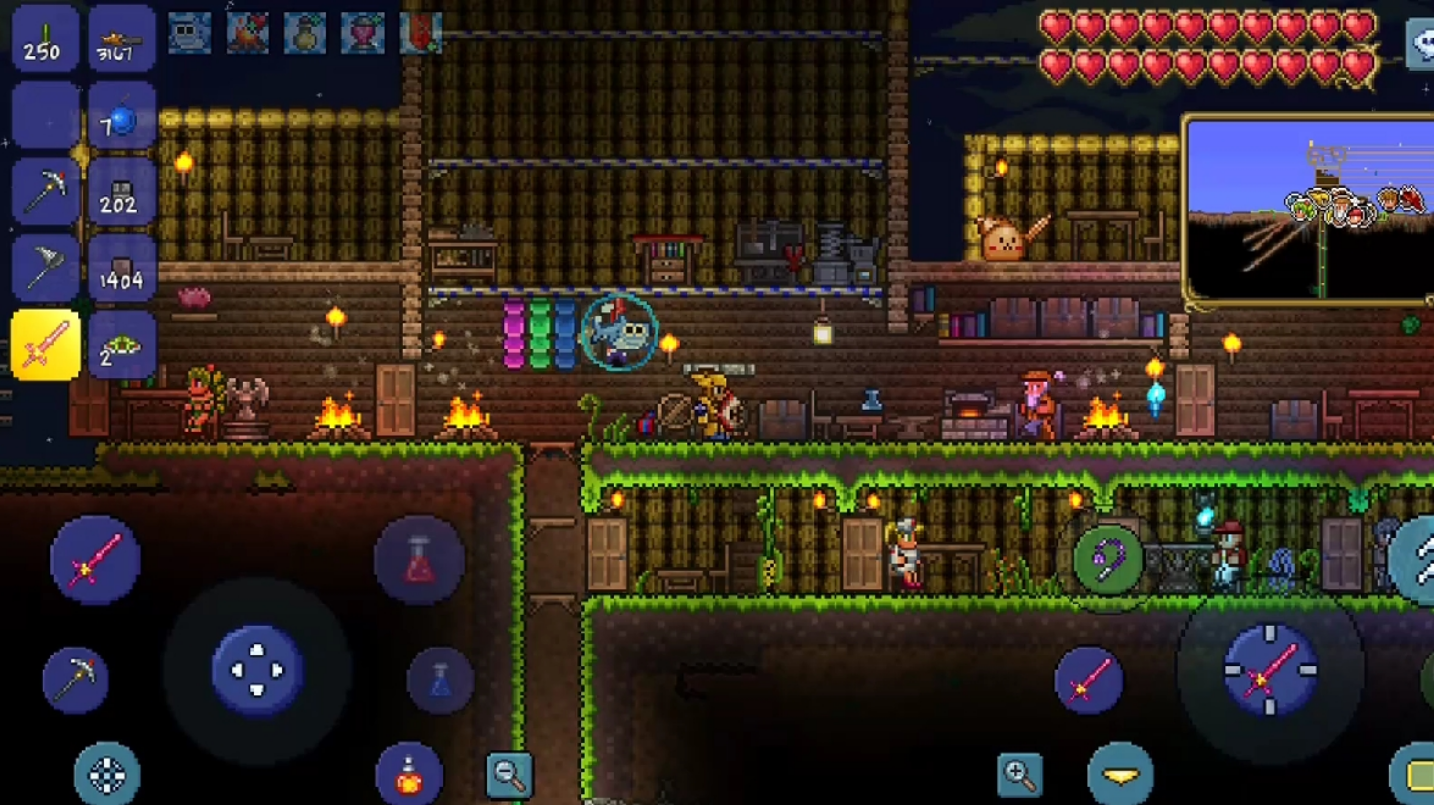Tap the red healing potion quick button

pos(420,561)
